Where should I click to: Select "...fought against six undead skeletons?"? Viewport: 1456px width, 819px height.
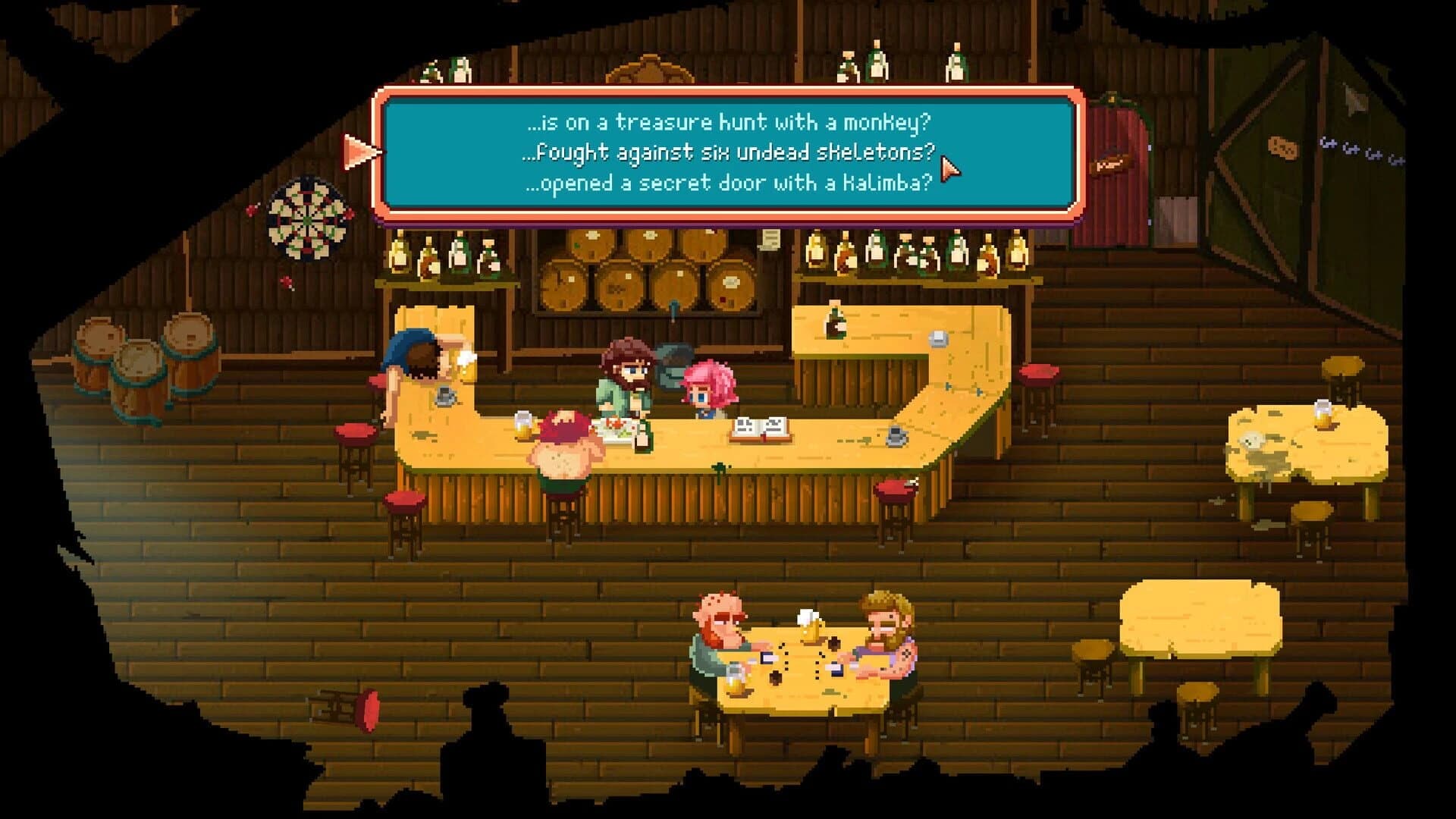click(x=732, y=151)
